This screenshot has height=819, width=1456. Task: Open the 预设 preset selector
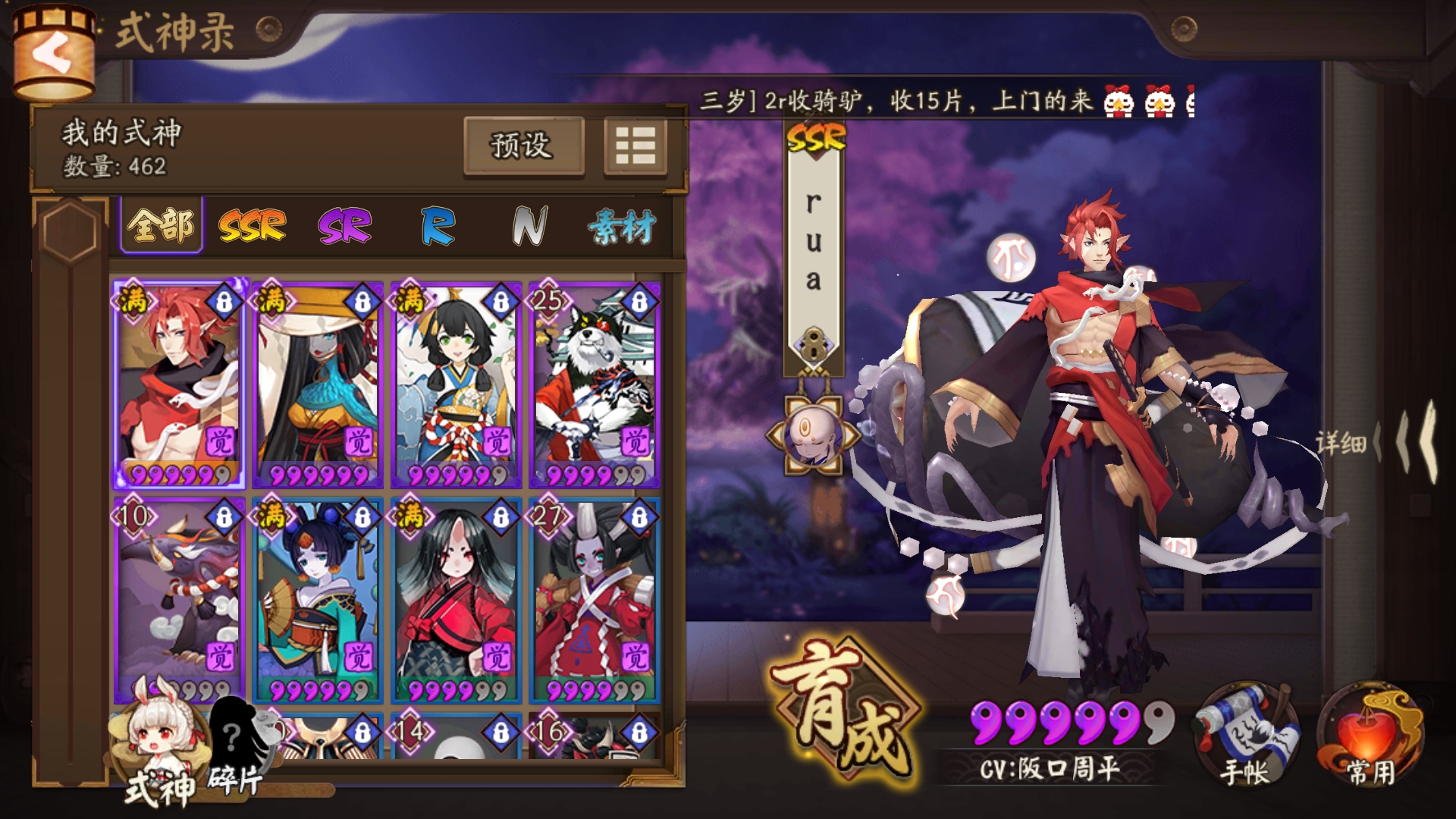(x=524, y=146)
